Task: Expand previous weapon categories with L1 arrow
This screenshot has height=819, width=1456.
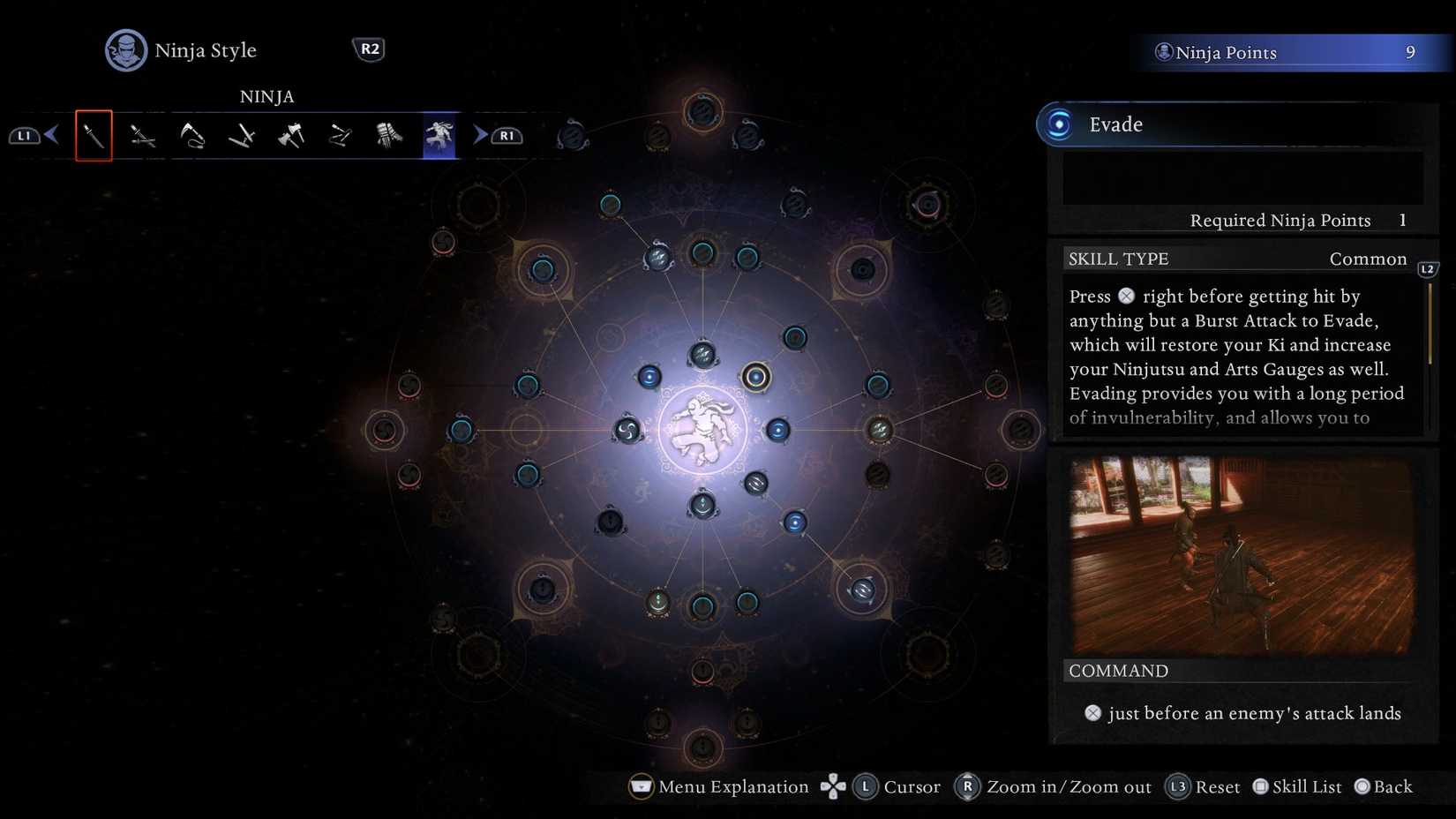Action: [25, 135]
